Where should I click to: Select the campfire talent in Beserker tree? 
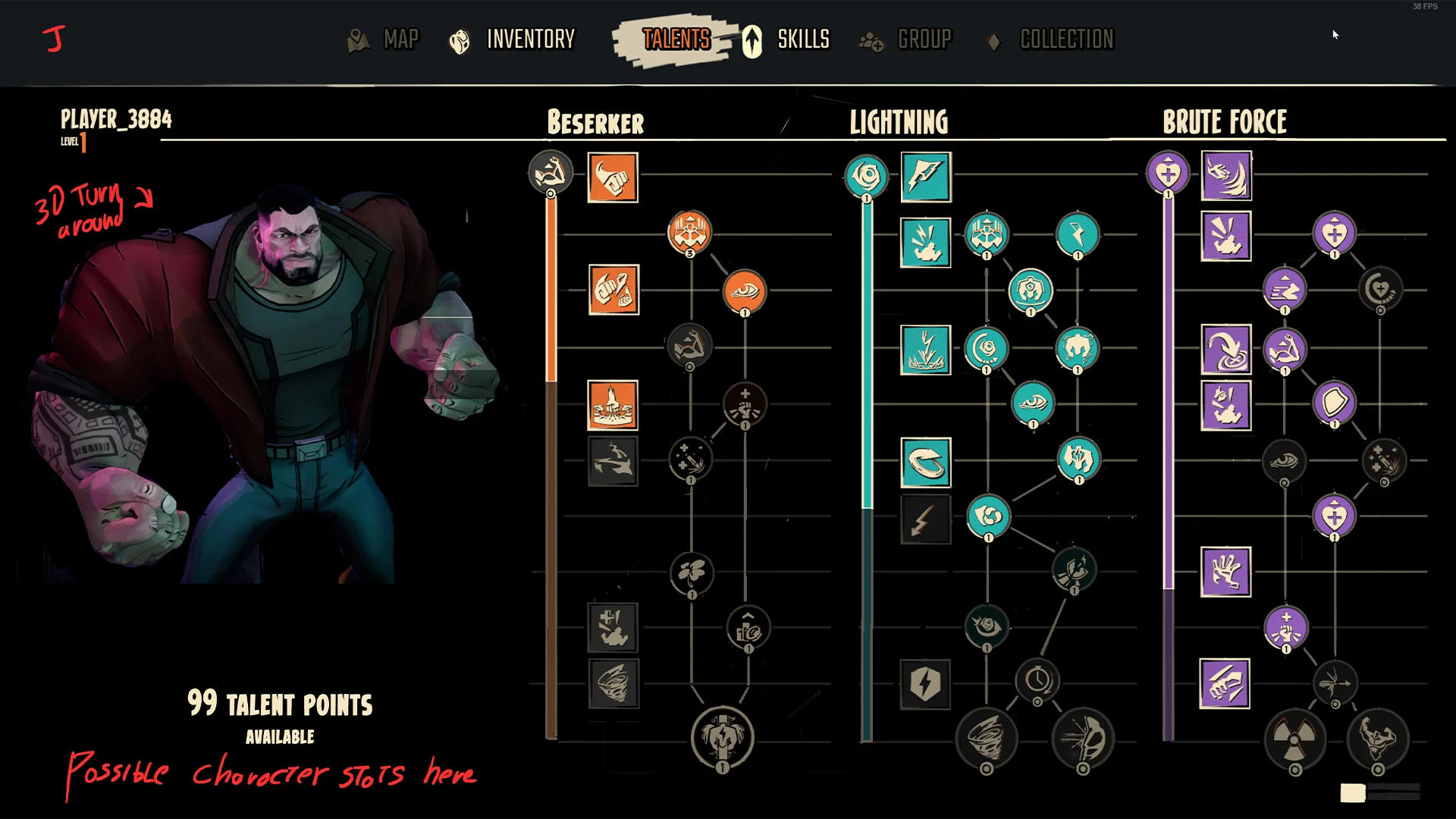click(612, 407)
